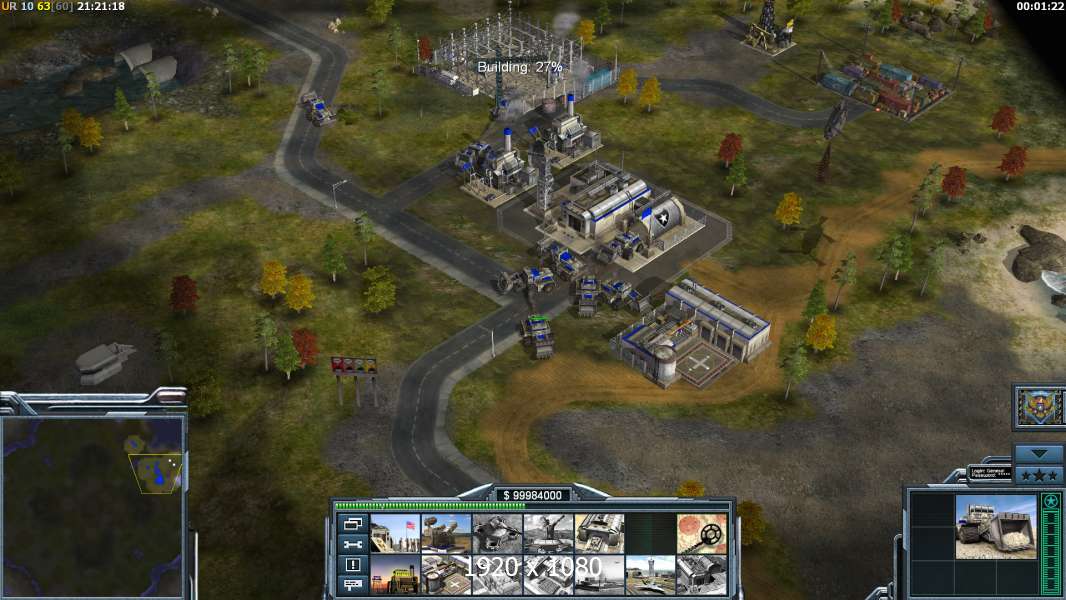
Task: Build the yellow supply building at sunset
Action: point(395,574)
